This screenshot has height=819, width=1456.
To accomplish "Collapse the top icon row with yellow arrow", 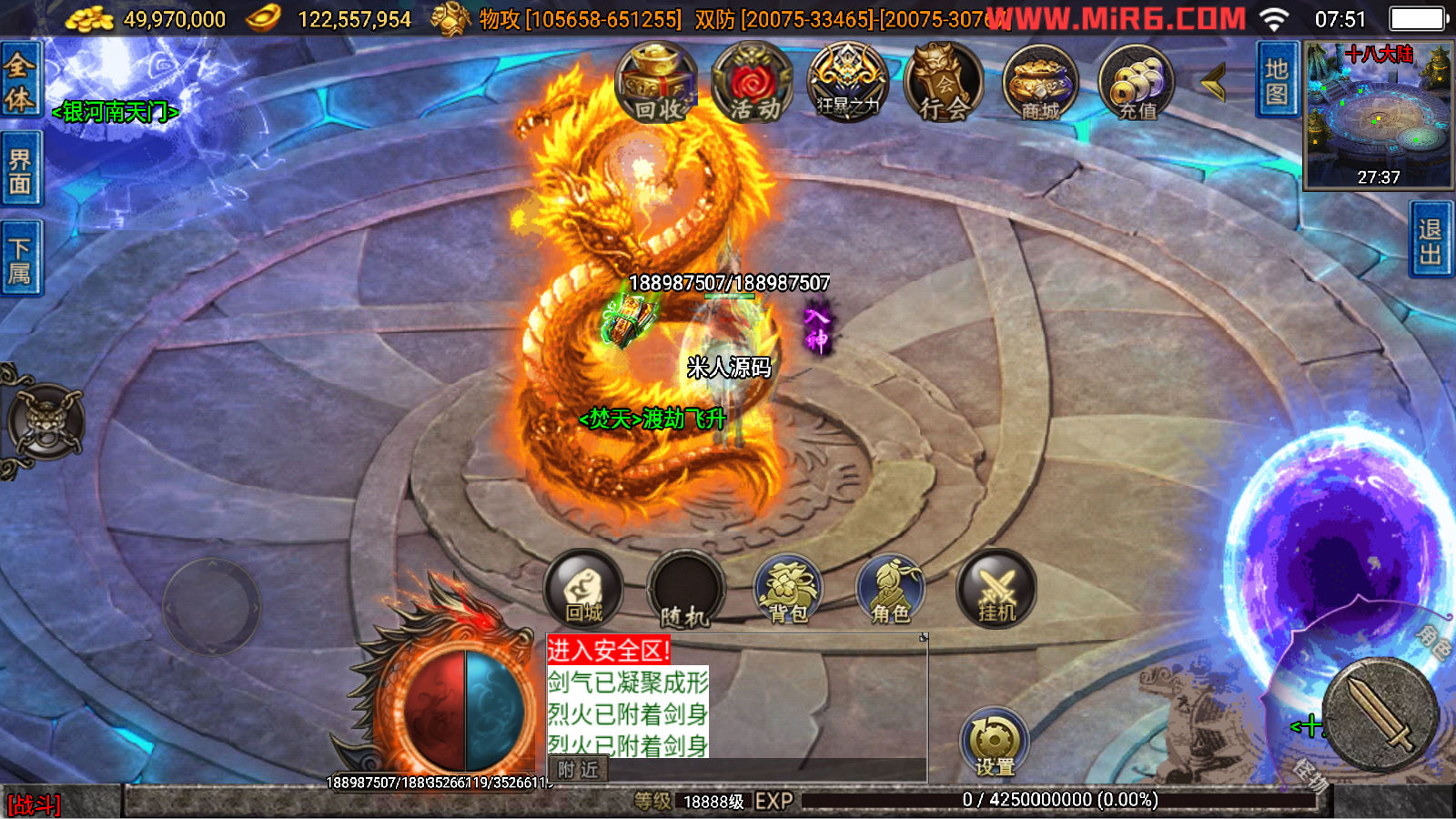I will (1213, 83).
